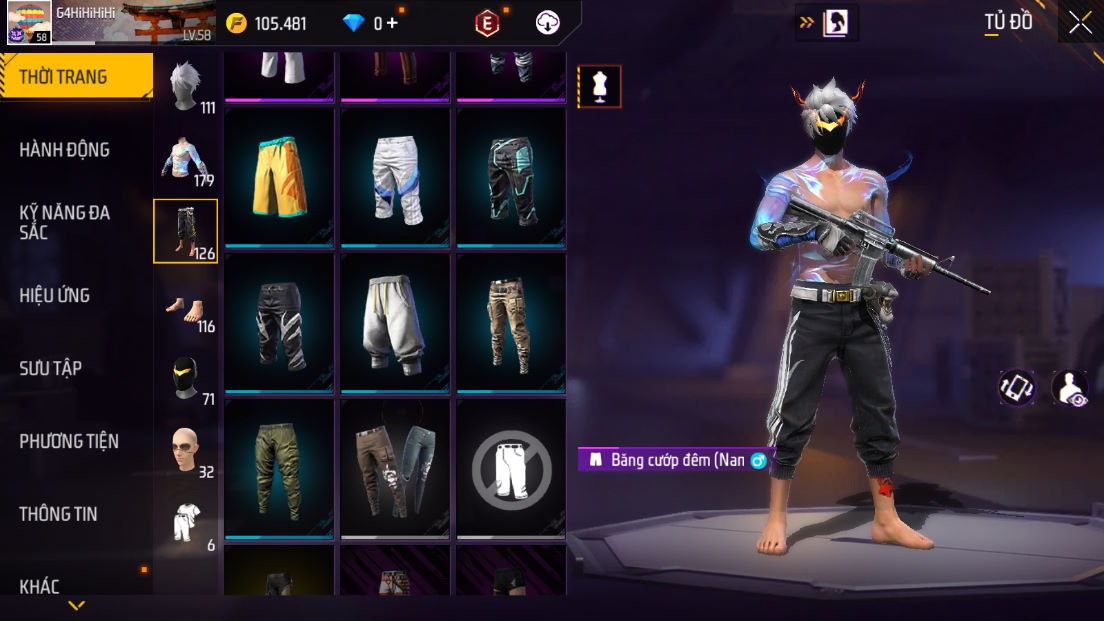Click the remove-pants empty slot
The width and height of the screenshot is (1104, 621).
(x=511, y=468)
